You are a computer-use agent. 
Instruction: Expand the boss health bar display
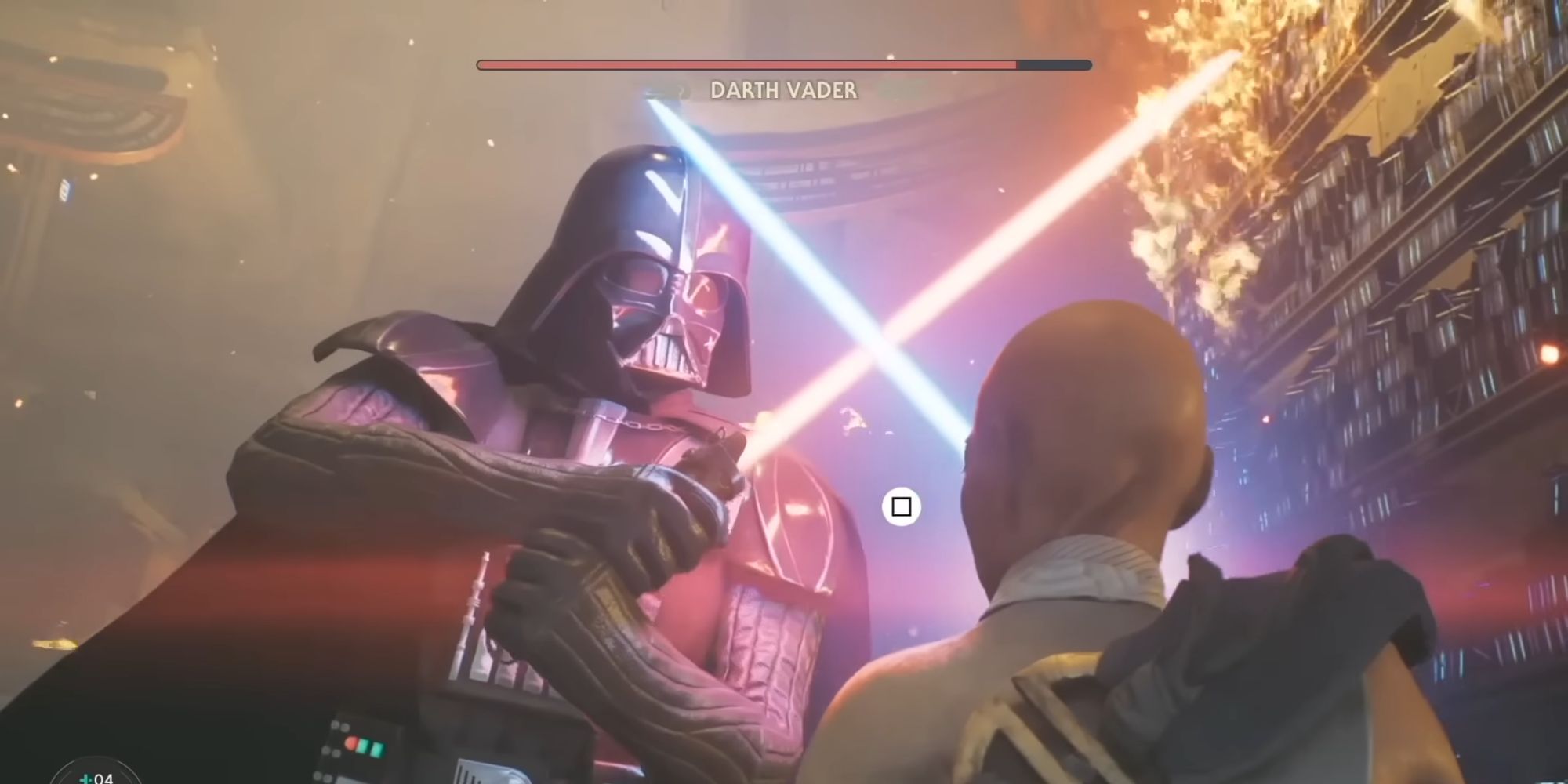click(x=784, y=64)
